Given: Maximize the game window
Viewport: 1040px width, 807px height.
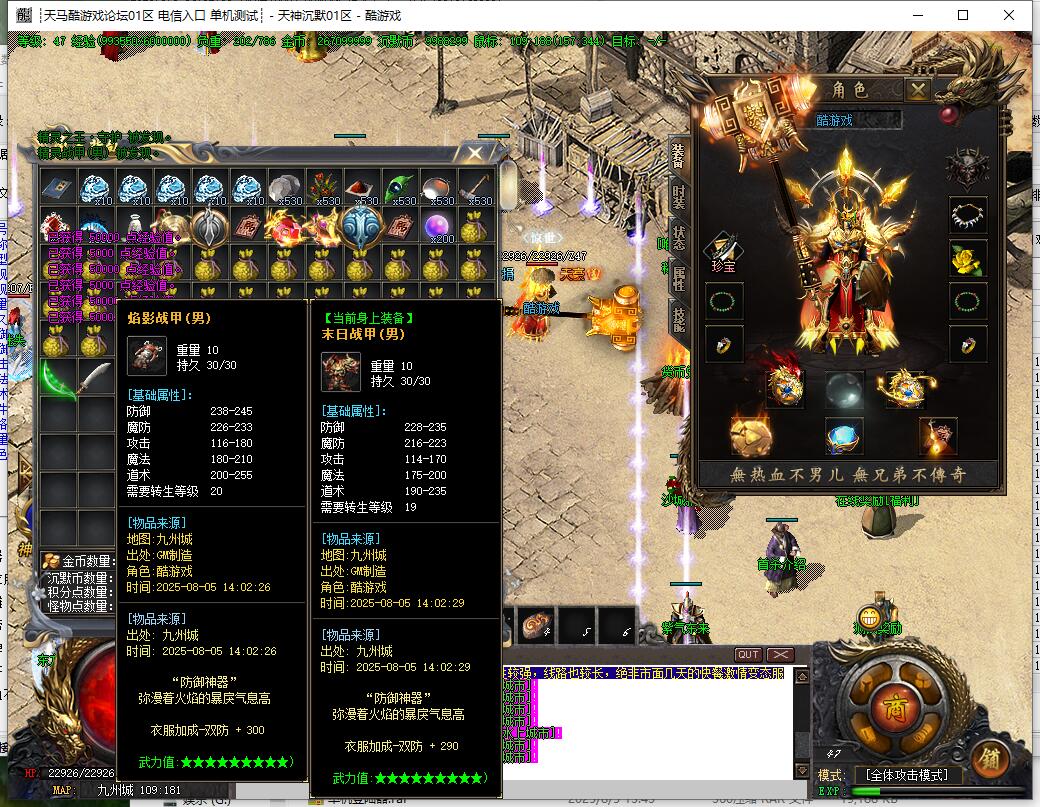Looking at the screenshot, I should pyautogui.click(x=963, y=15).
